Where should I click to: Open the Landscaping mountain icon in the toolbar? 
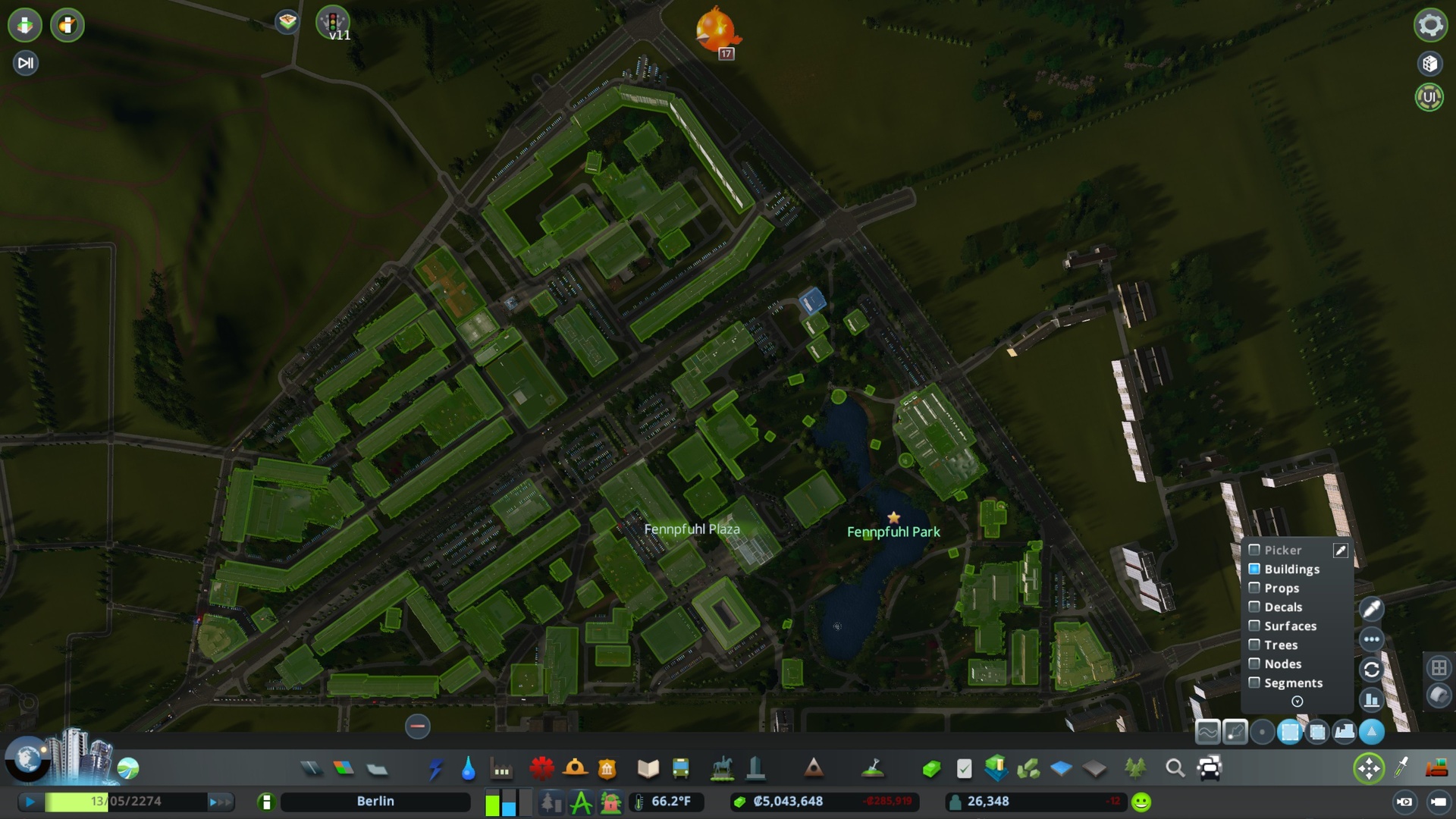click(813, 768)
